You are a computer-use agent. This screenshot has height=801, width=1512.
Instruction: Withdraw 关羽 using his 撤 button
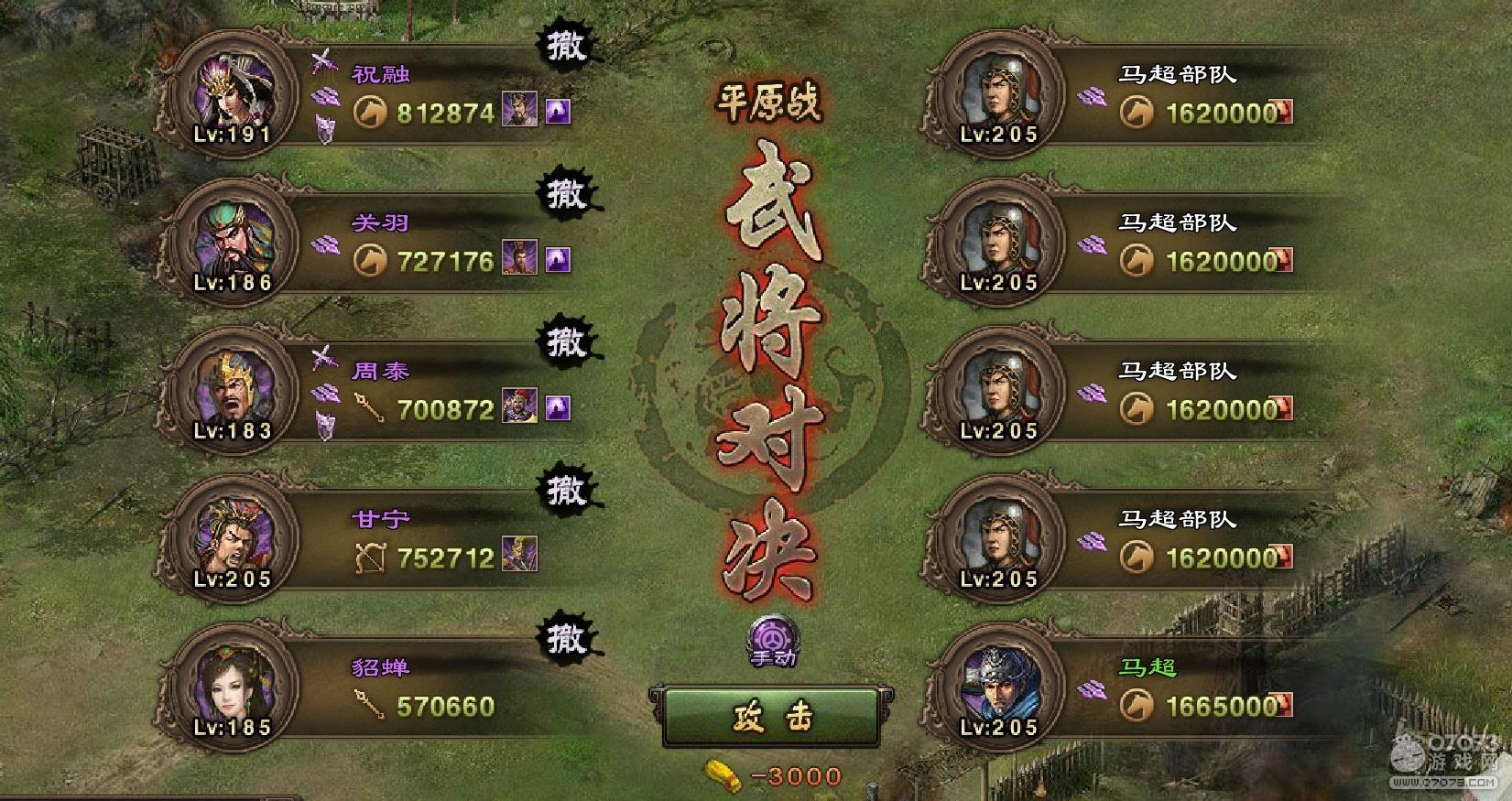pos(565,194)
